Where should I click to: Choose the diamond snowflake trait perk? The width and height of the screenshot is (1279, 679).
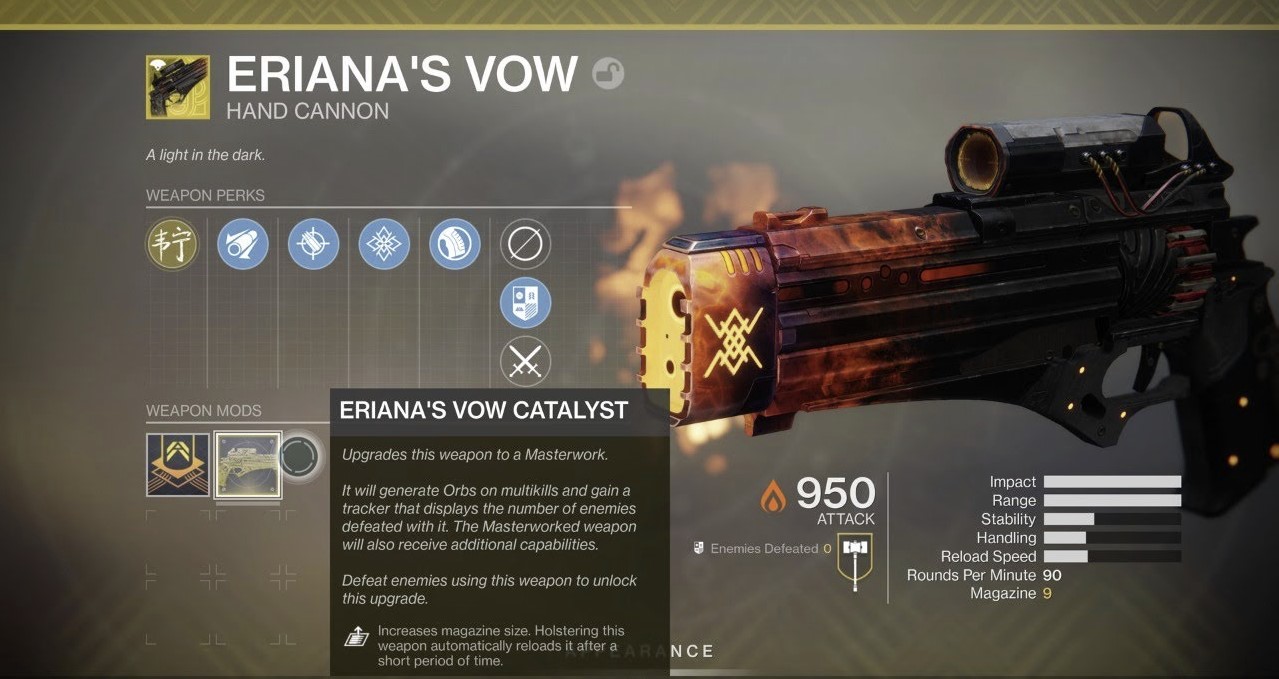tap(384, 244)
